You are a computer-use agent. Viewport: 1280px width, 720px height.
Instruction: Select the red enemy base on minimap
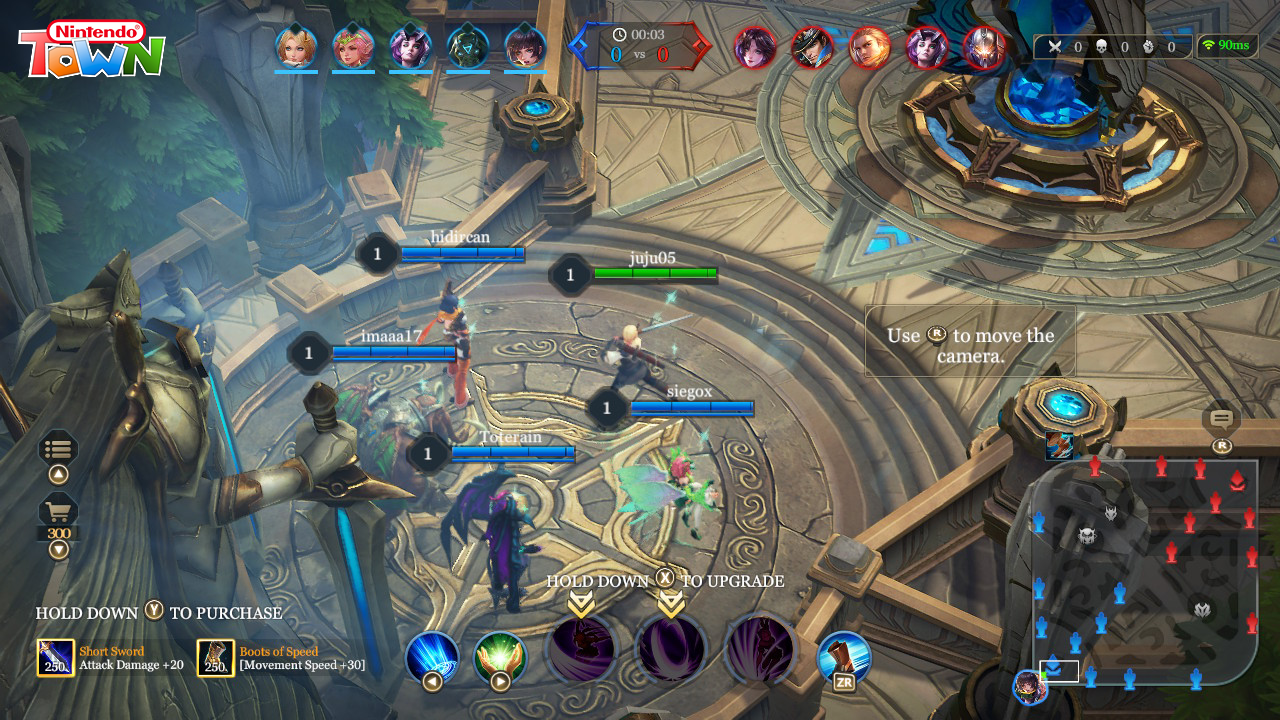tap(1237, 480)
